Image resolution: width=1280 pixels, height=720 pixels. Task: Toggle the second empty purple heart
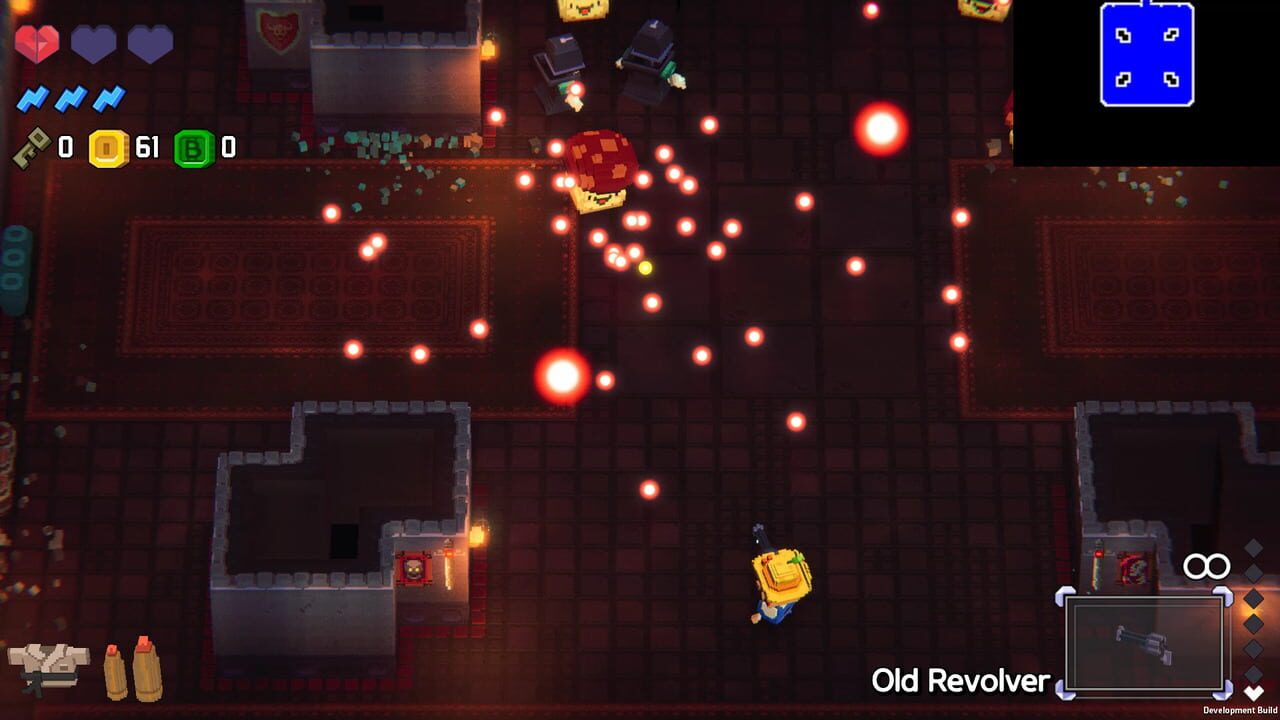pos(151,42)
